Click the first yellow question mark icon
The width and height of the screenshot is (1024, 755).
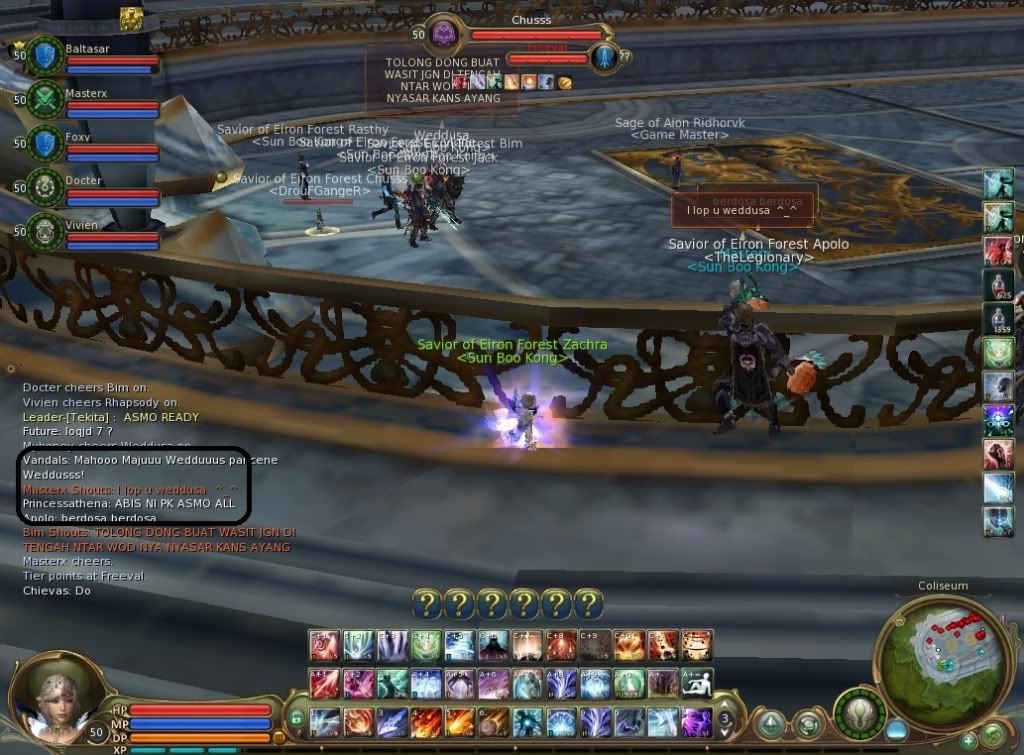426,603
